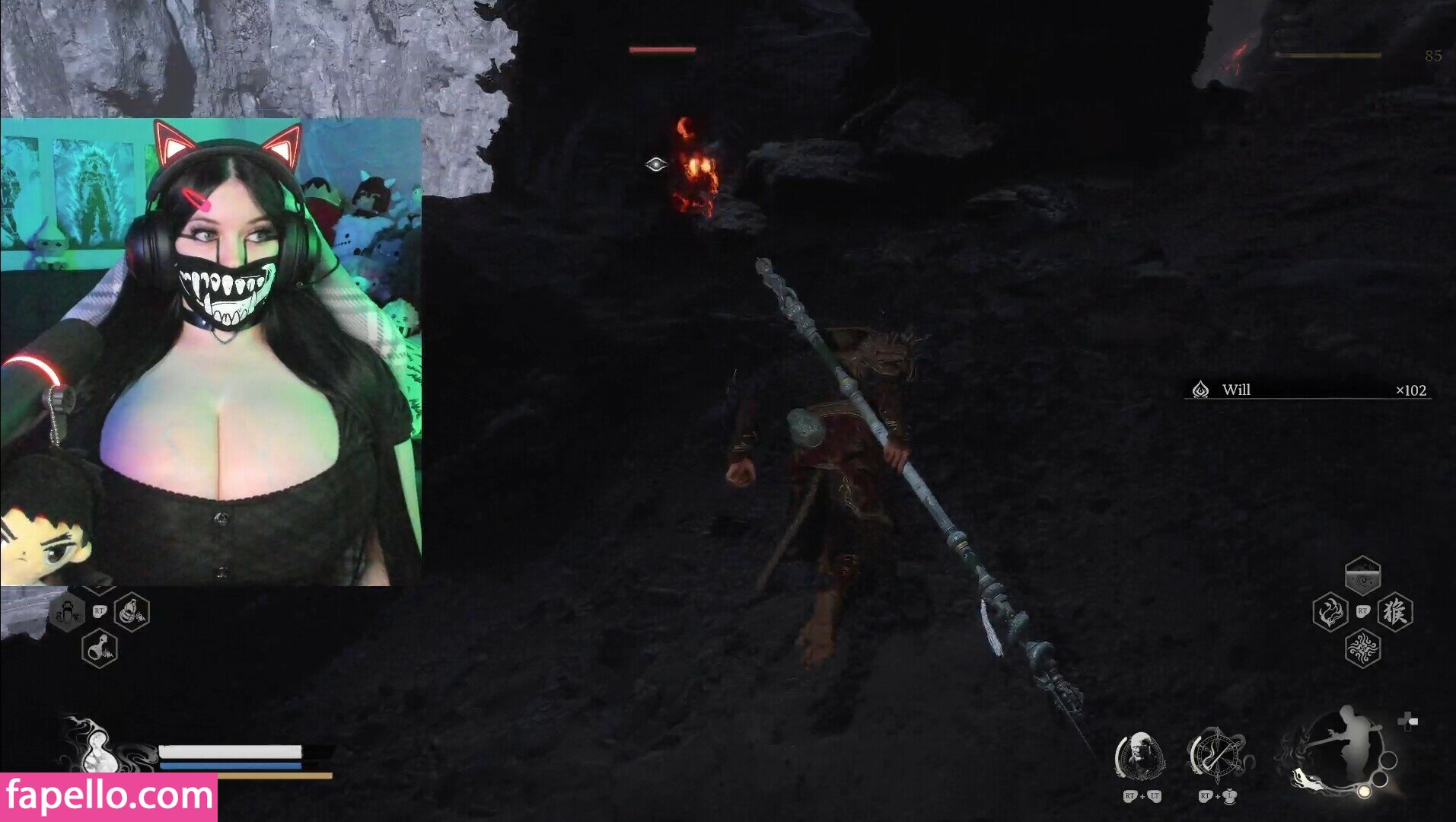This screenshot has height=822, width=1456.
Task: Click the spiral spell on cooldown
Action: point(1362,577)
